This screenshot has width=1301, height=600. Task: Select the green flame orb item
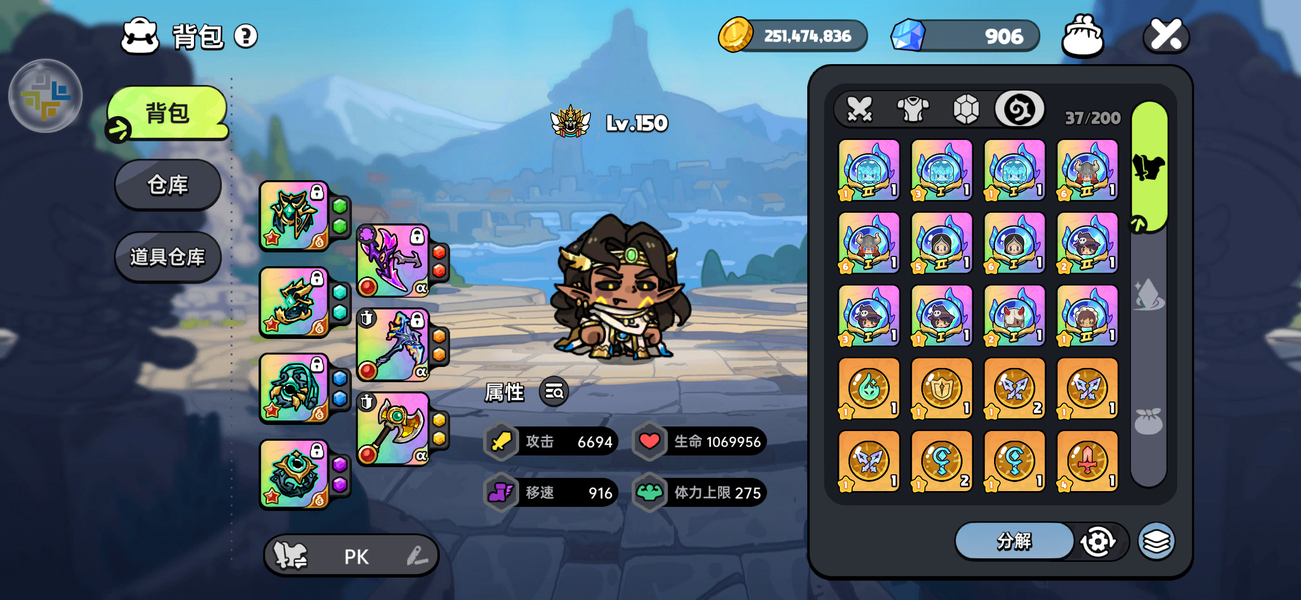[868, 388]
